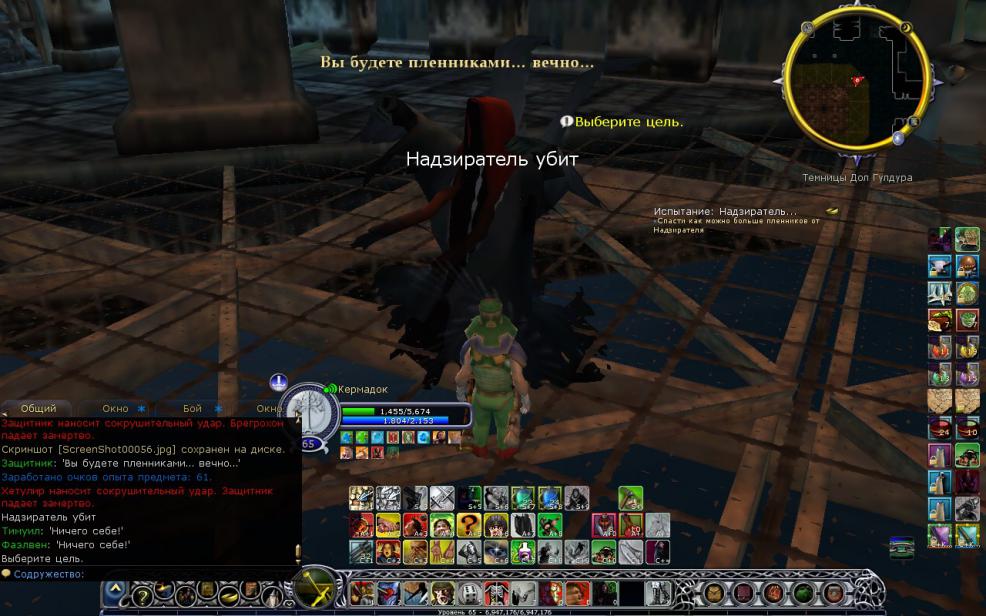Viewport: 986px width, 616px height.
Task: Click the Кермадок player portrait
Action: pyautogui.click(x=304, y=410)
